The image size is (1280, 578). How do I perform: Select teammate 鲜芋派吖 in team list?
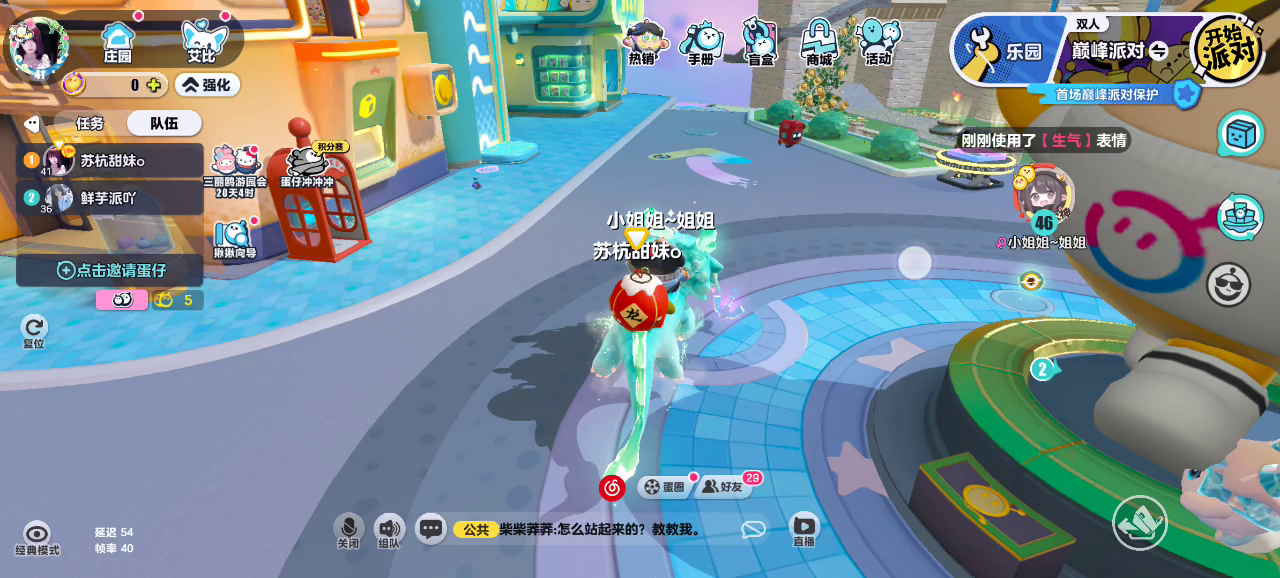pyautogui.click(x=110, y=198)
